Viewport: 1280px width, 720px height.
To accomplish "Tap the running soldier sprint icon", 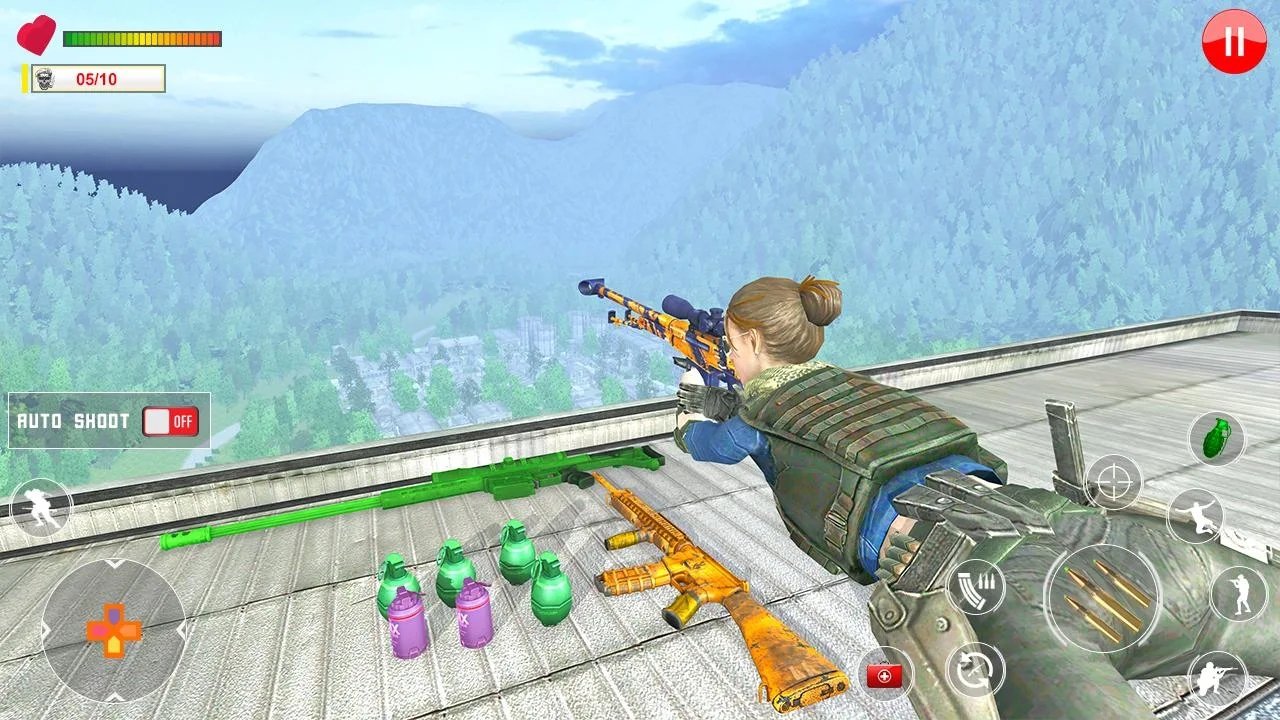I will (x=41, y=508).
